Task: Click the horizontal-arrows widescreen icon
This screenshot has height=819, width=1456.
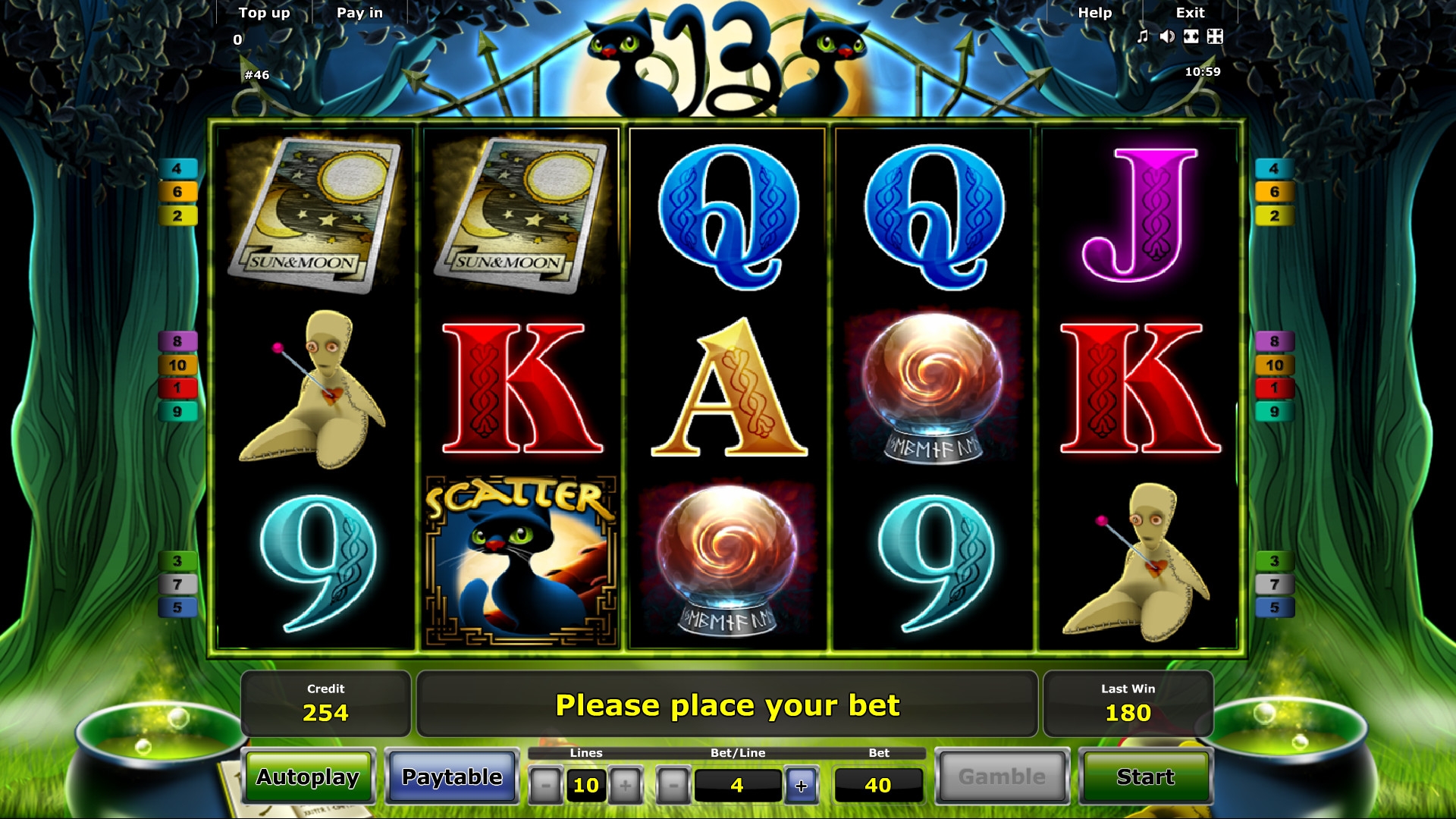Action: tap(1191, 36)
